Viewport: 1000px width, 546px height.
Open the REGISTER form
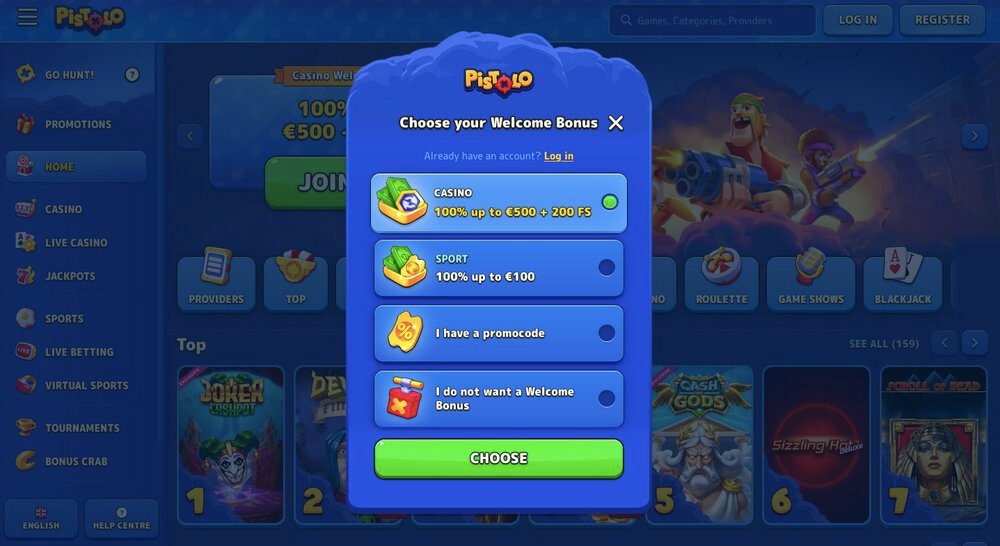pyautogui.click(x=942, y=20)
